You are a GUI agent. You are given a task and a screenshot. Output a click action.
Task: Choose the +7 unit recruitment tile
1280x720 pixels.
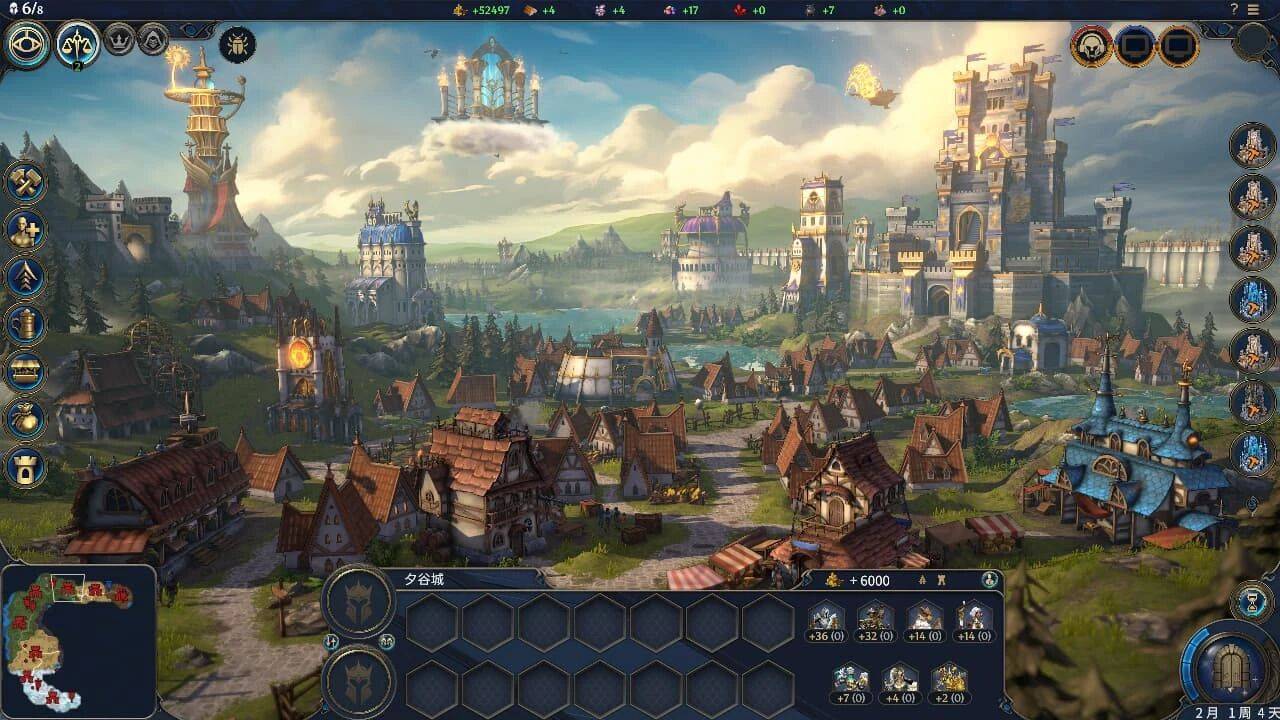click(x=851, y=682)
